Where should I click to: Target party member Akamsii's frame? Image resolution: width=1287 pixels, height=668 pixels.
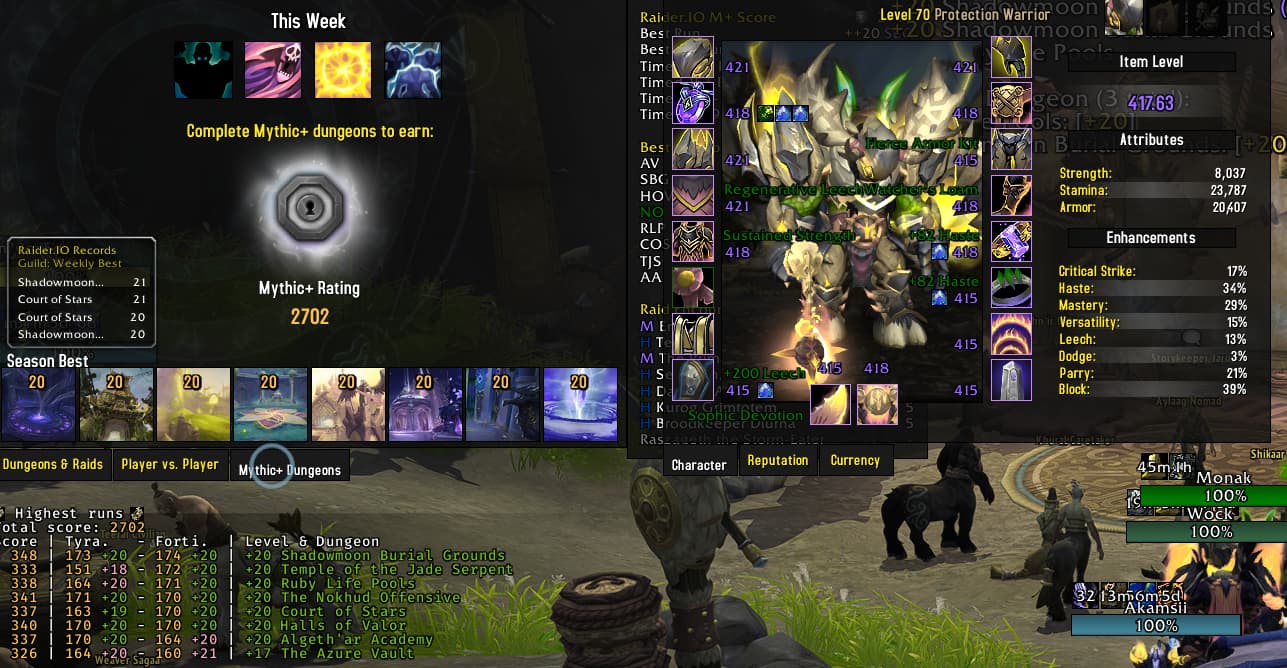coord(1155,625)
